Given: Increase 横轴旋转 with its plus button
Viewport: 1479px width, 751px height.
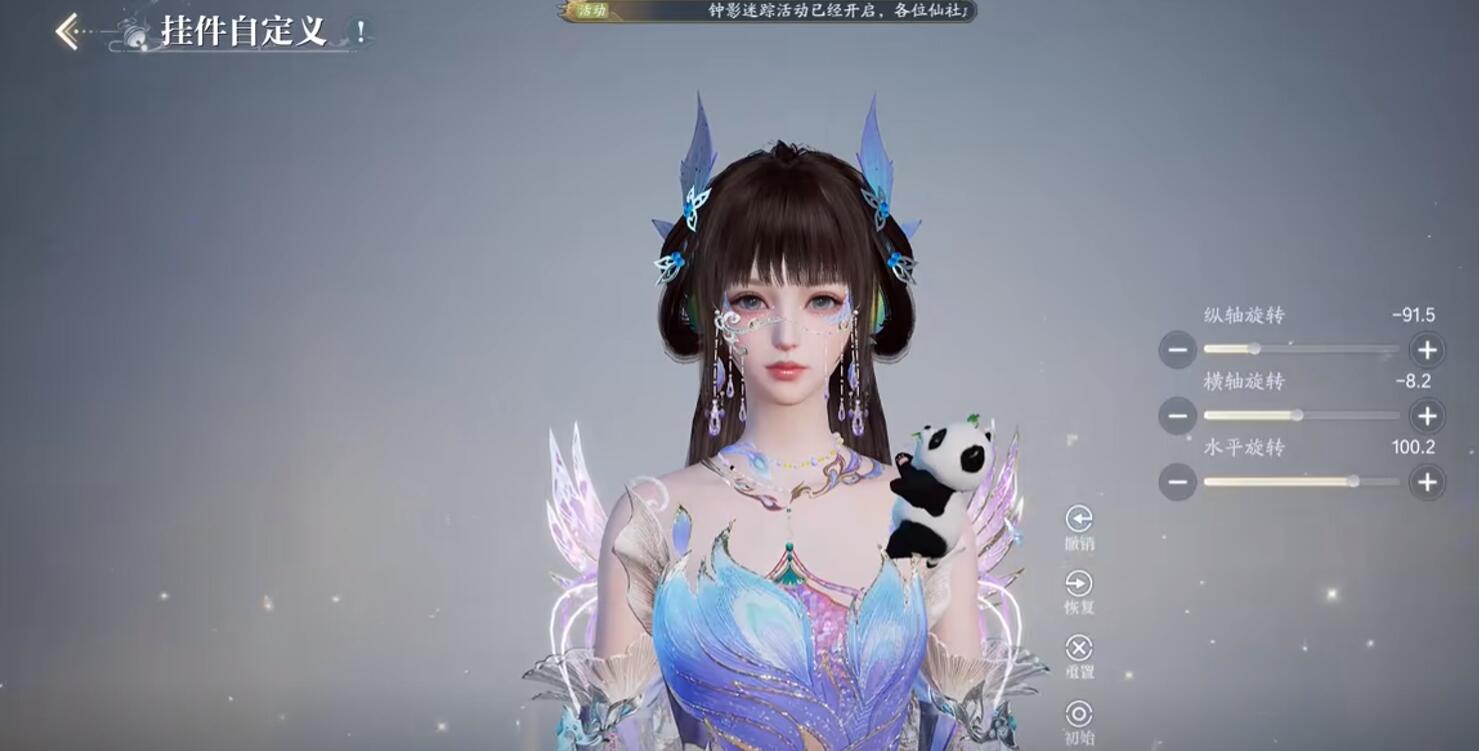Looking at the screenshot, I should pyautogui.click(x=1427, y=415).
